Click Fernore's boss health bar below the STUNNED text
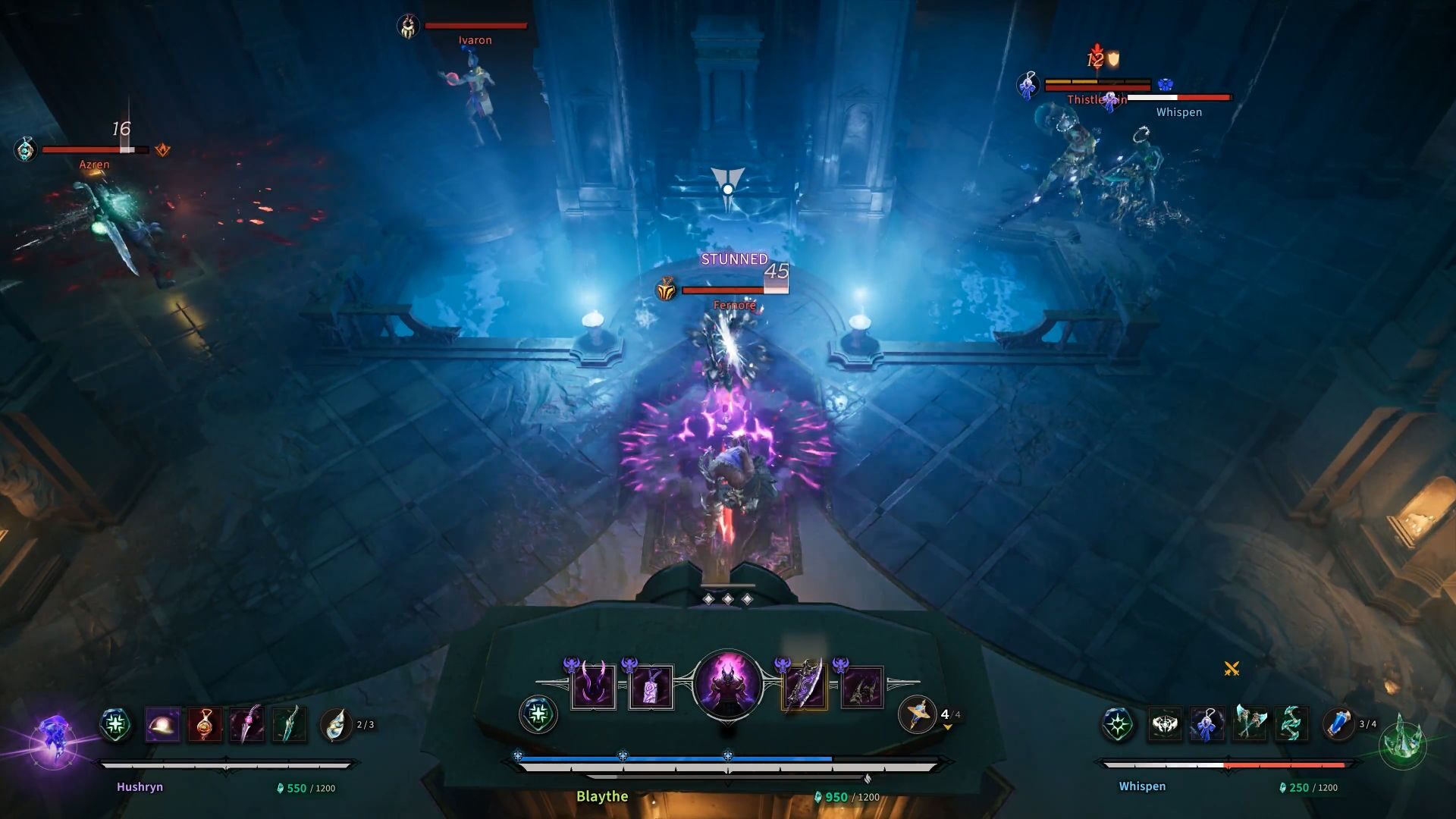 pos(732,288)
